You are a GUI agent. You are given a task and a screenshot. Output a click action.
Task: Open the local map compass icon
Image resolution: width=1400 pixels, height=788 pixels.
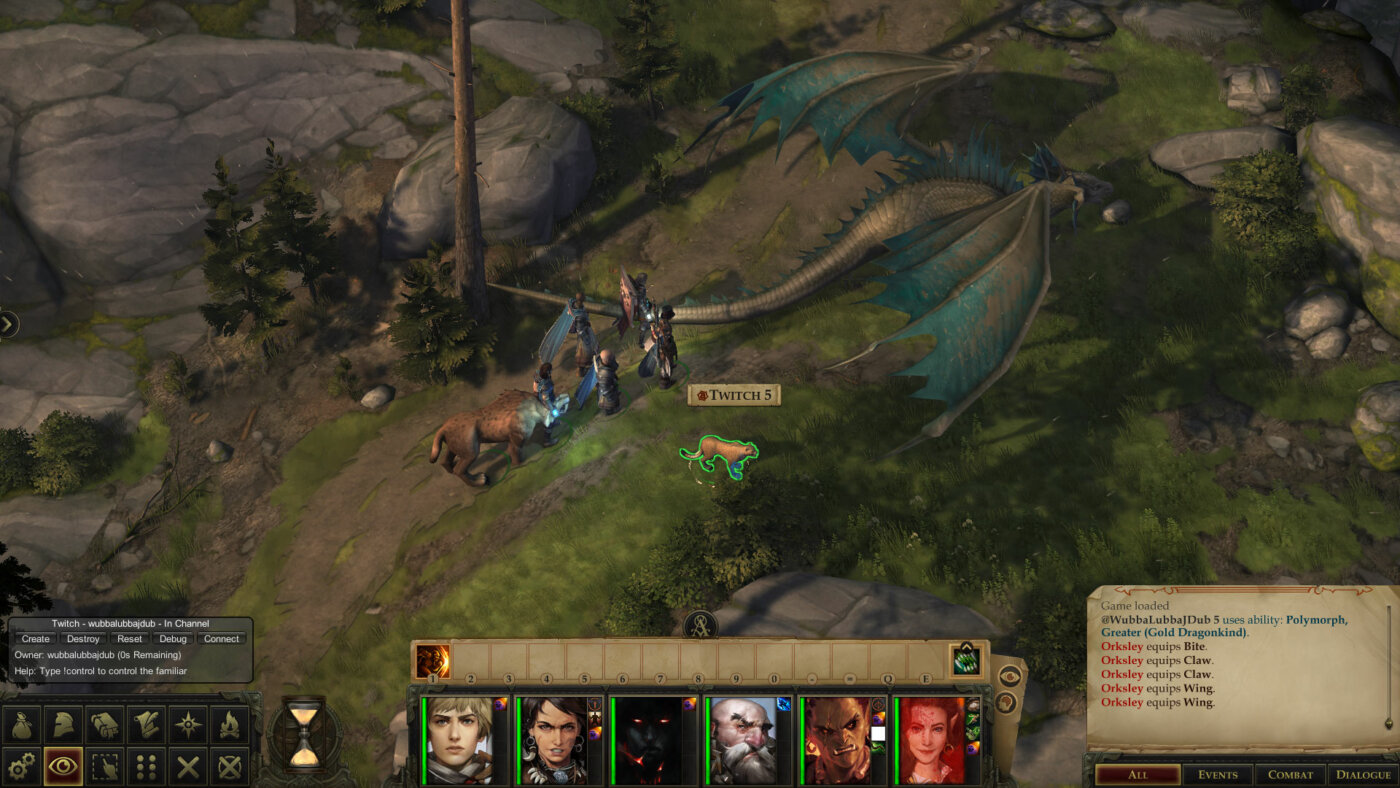click(188, 723)
